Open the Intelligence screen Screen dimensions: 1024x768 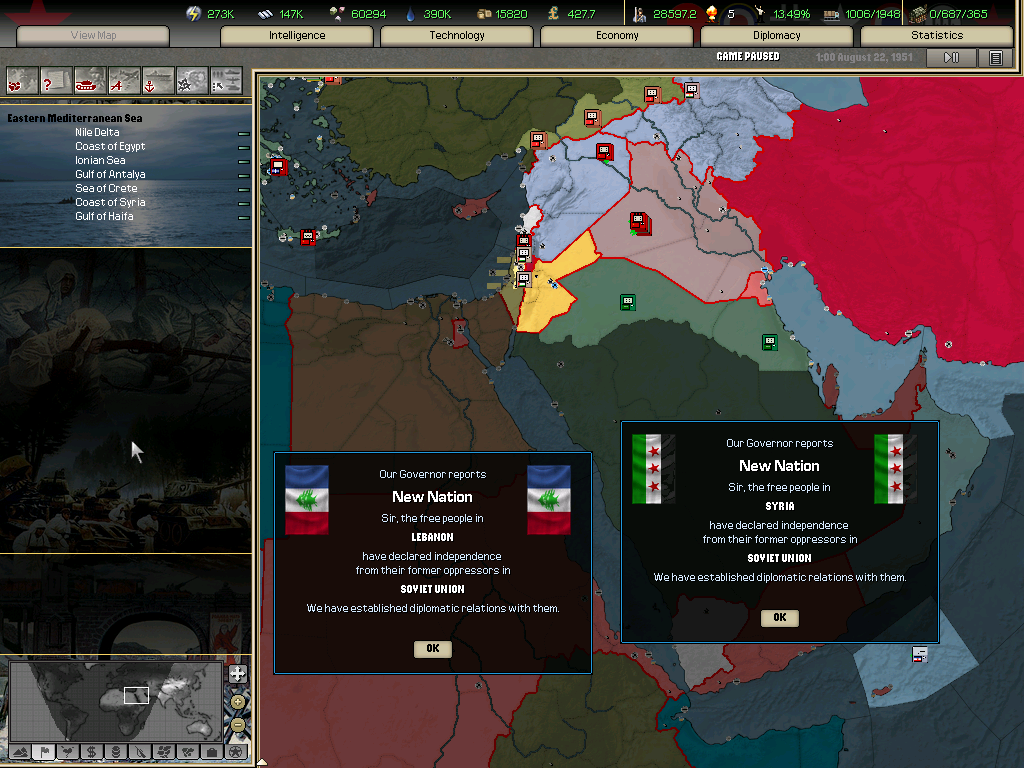click(297, 36)
